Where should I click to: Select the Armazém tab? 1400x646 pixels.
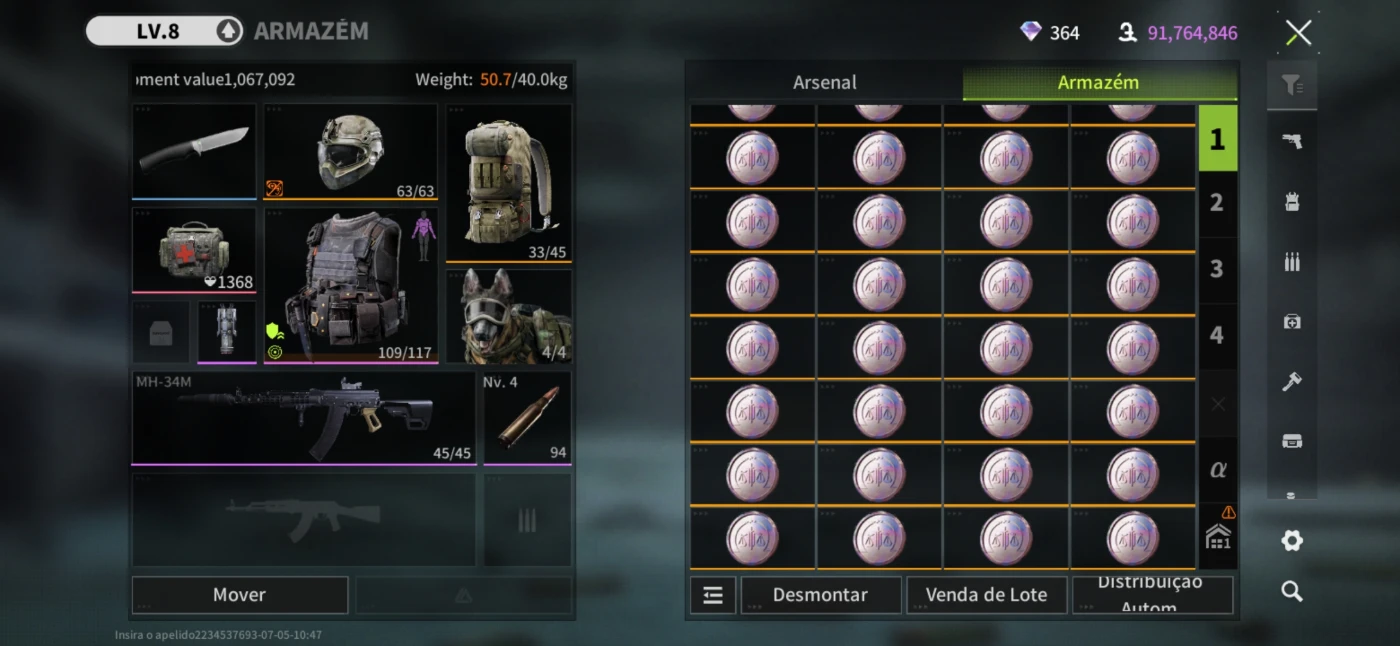click(x=1098, y=83)
